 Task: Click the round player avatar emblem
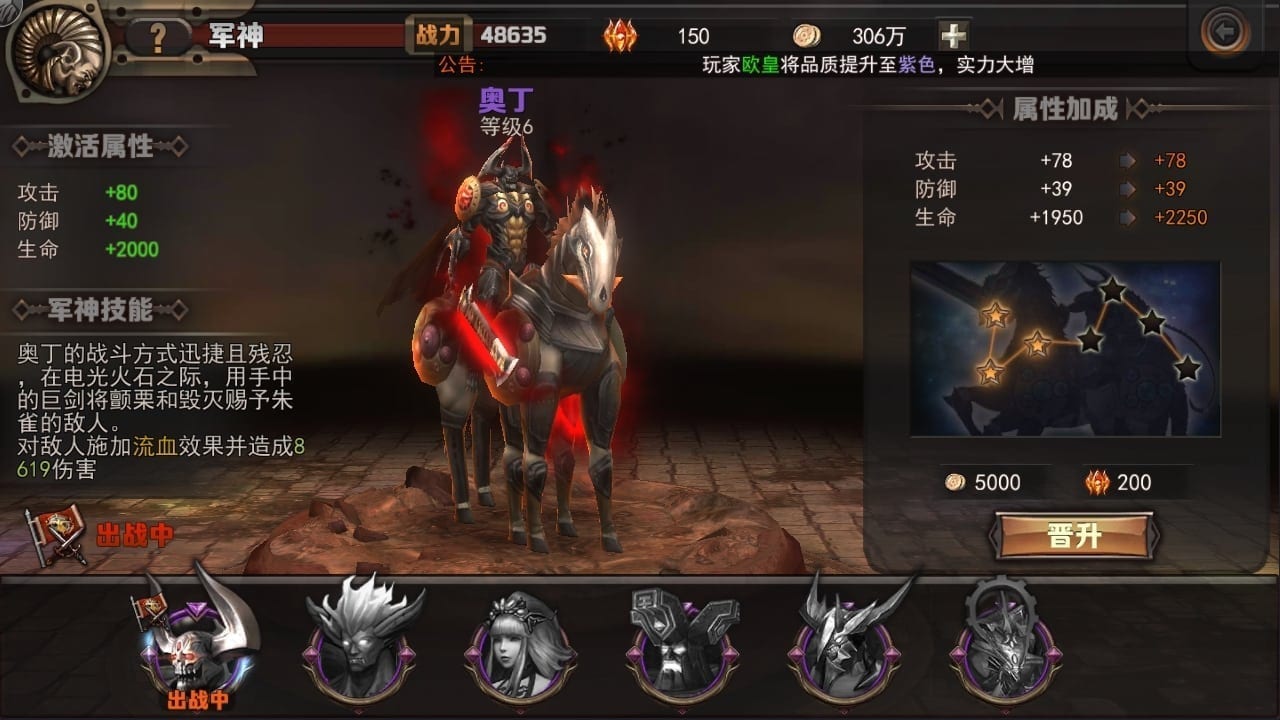pyautogui.click(x=57, y=49)
